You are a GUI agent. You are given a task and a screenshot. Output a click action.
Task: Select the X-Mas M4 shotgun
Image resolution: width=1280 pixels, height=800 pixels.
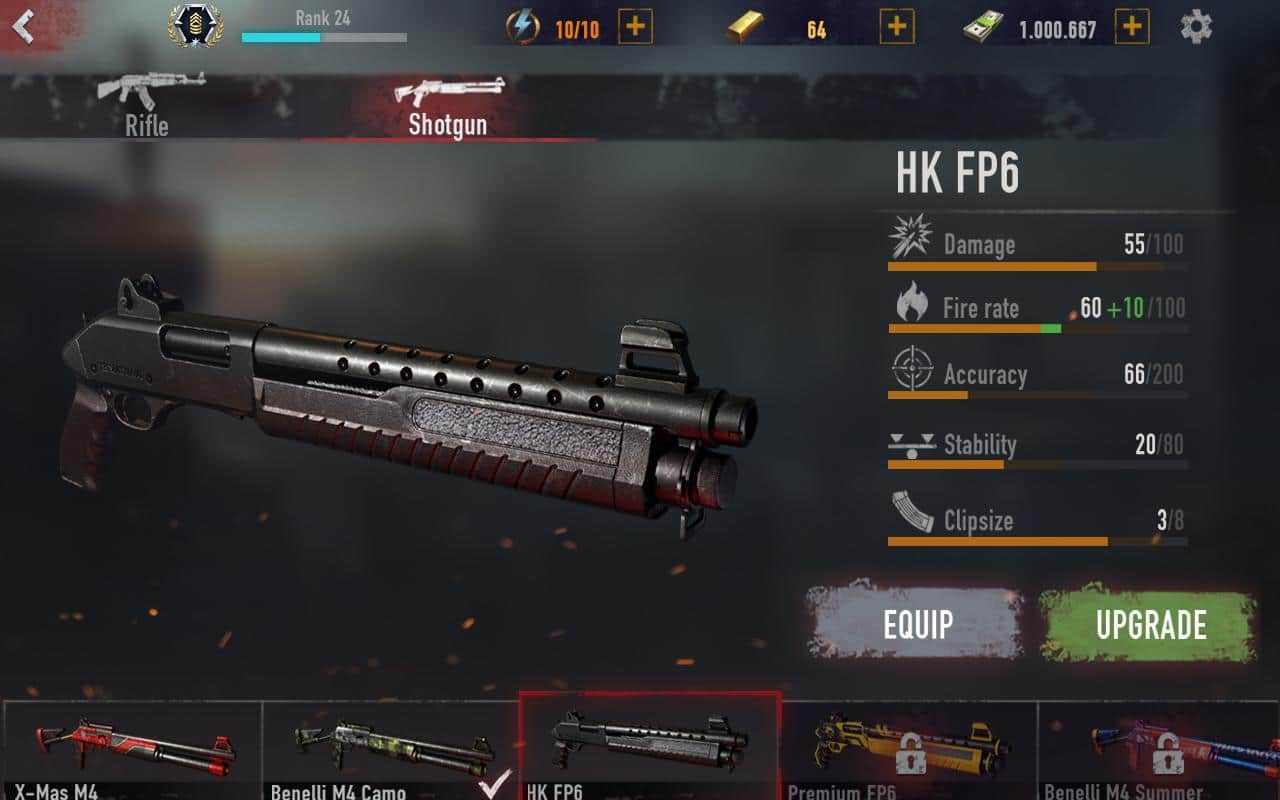[x=131, y=750]
